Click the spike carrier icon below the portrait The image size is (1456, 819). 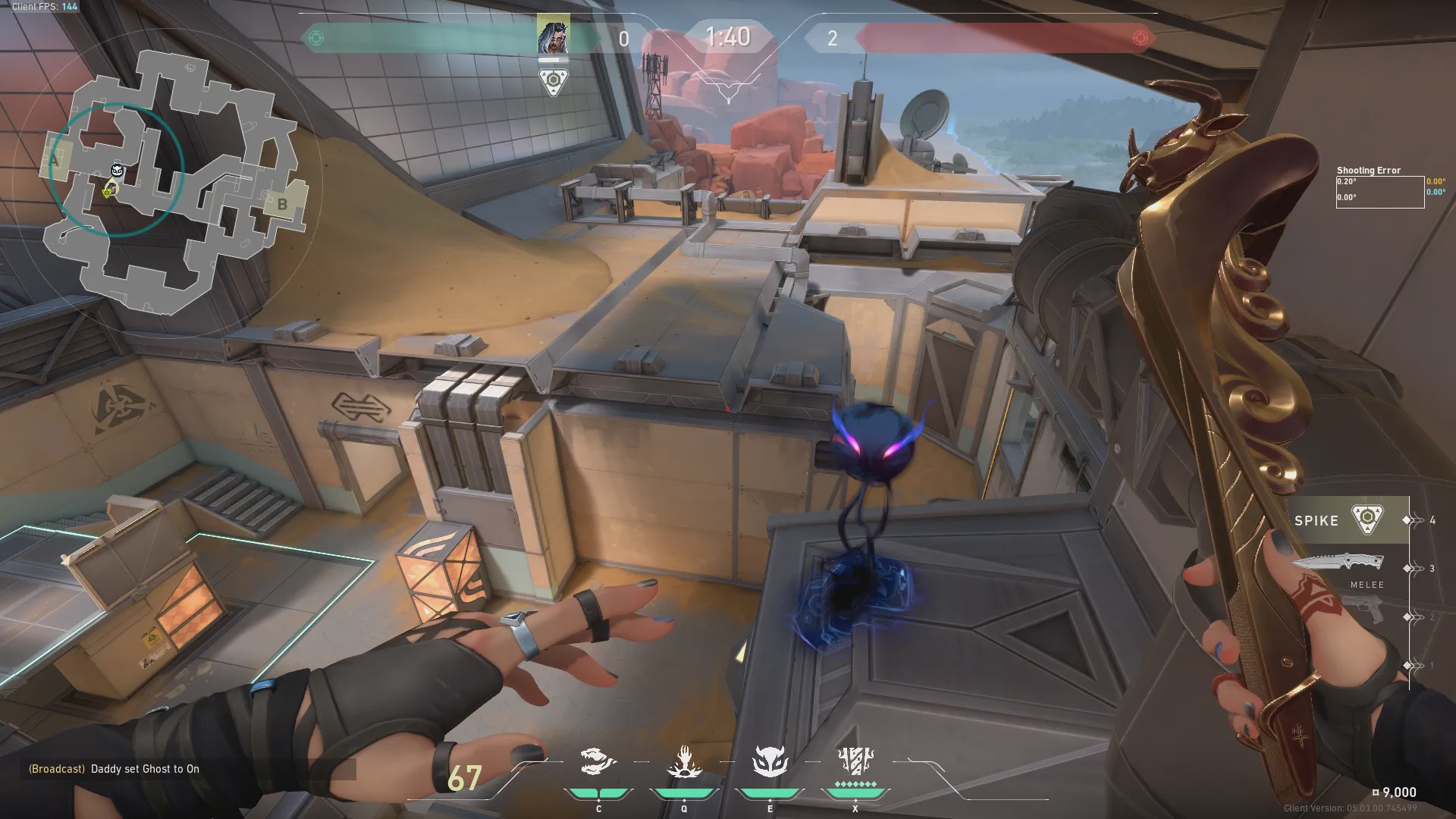coord(554,81)
